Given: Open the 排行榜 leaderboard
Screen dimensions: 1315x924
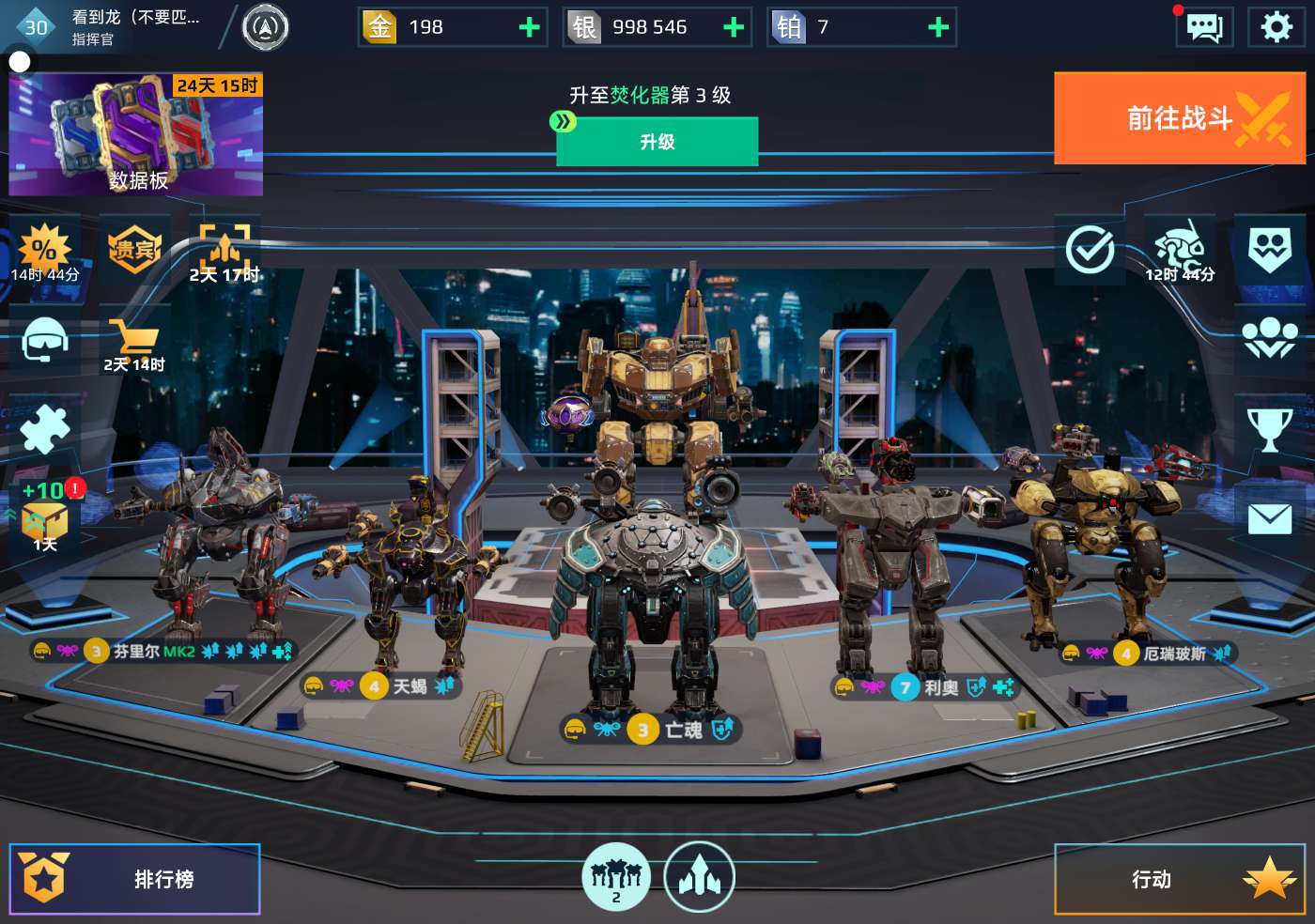Looking at the screenshot, I should 134,879.
